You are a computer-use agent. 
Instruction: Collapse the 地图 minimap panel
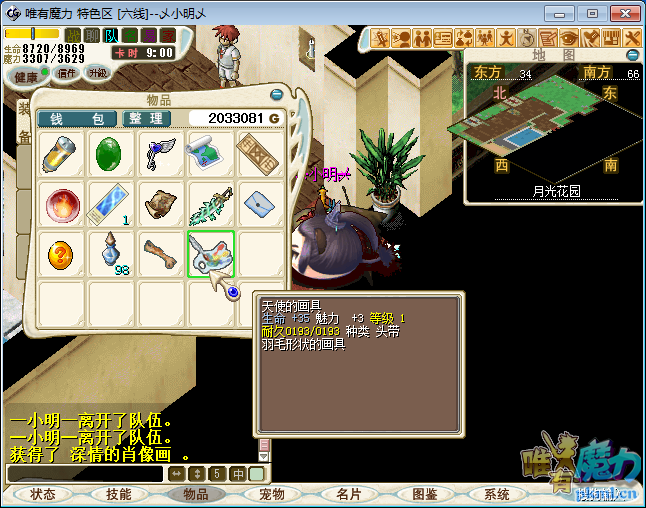pos(632,55)
